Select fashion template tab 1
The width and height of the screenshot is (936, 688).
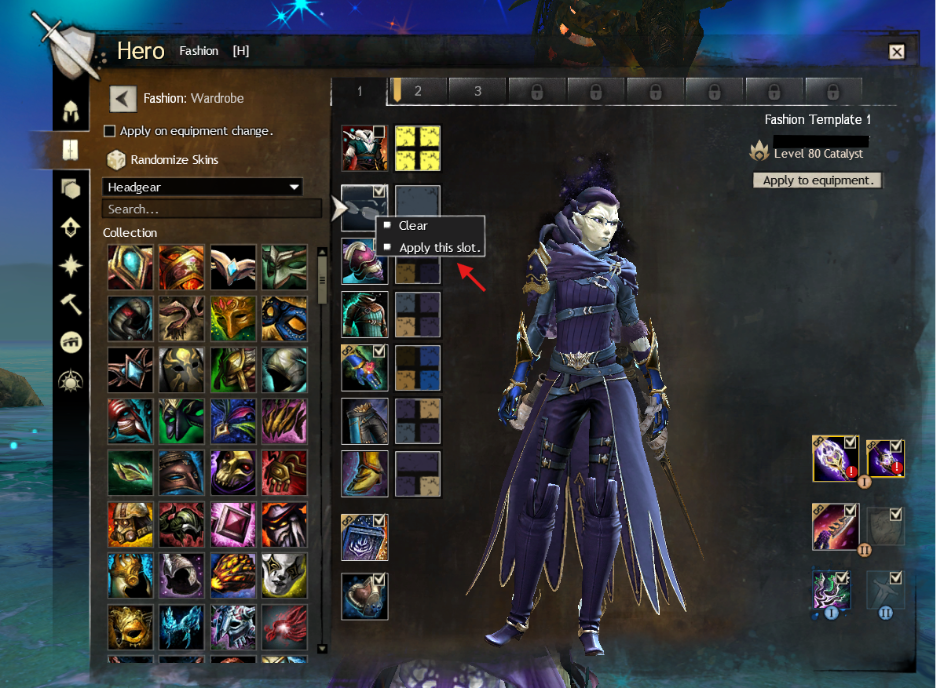360,91
